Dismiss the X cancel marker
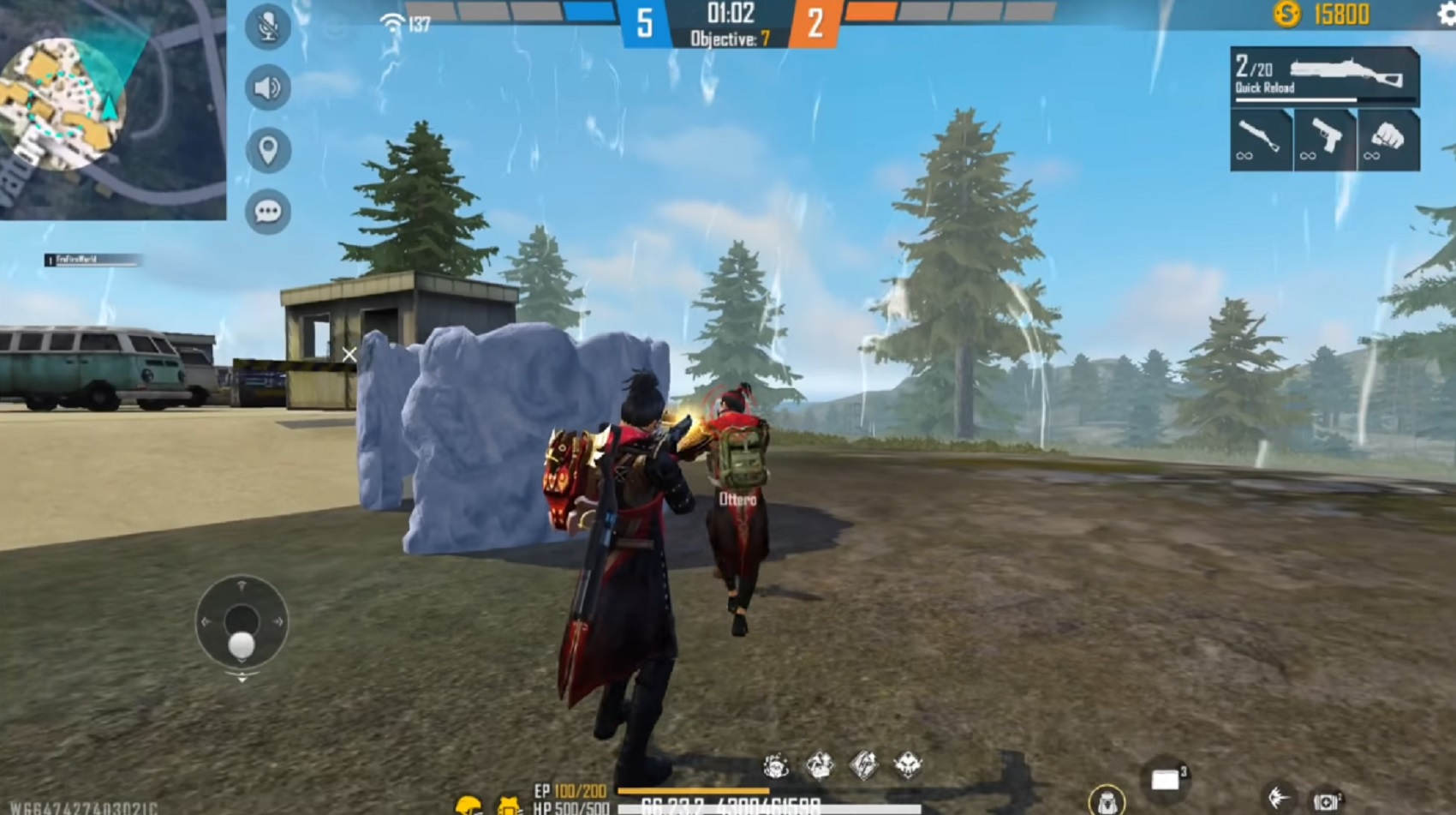Image resolution: width=1456 pixels, height=815 pixels. [349, 352]
